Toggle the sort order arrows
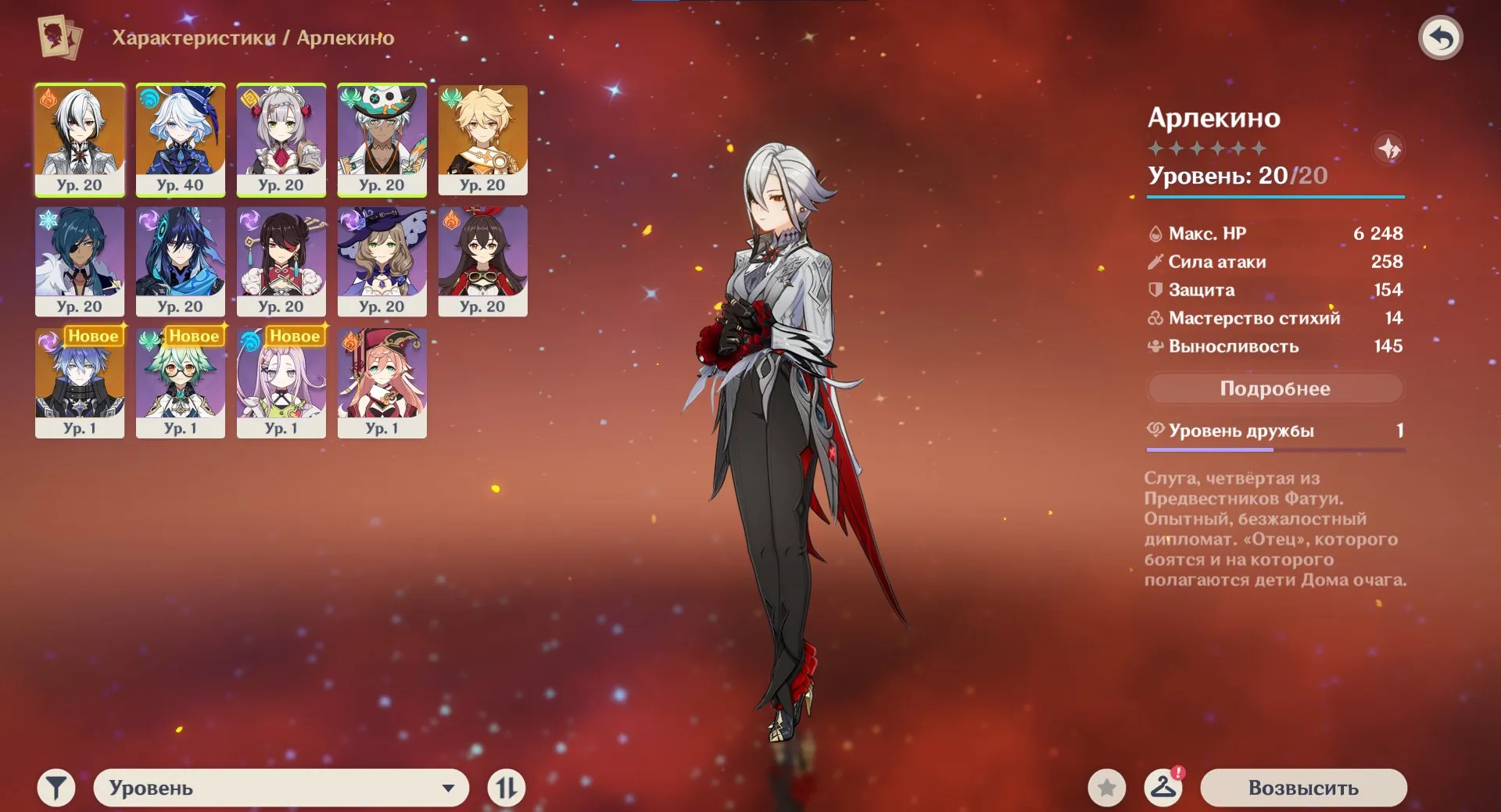 tap(506, 788)
